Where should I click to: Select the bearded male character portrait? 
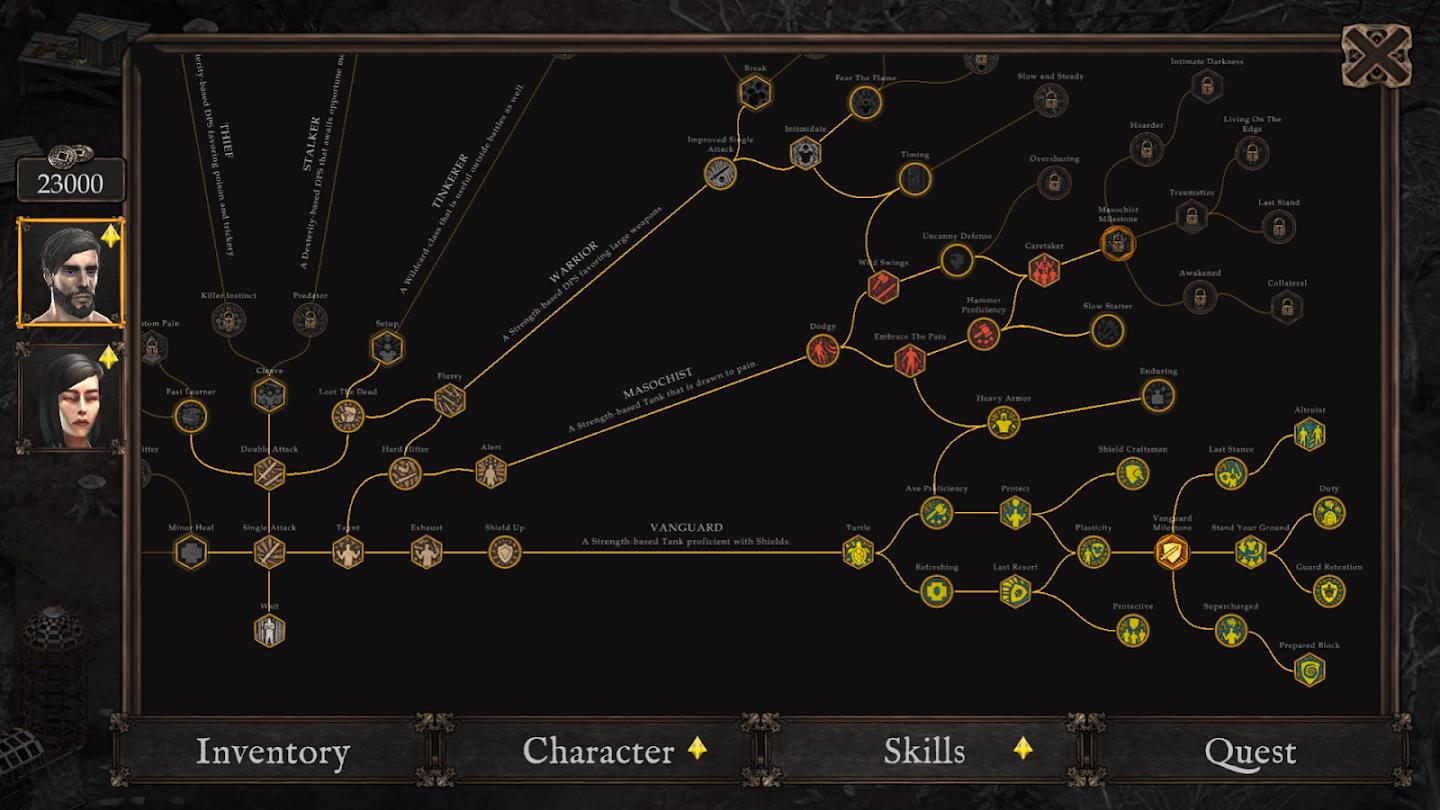pyautogui.click(x=71, y=272)
